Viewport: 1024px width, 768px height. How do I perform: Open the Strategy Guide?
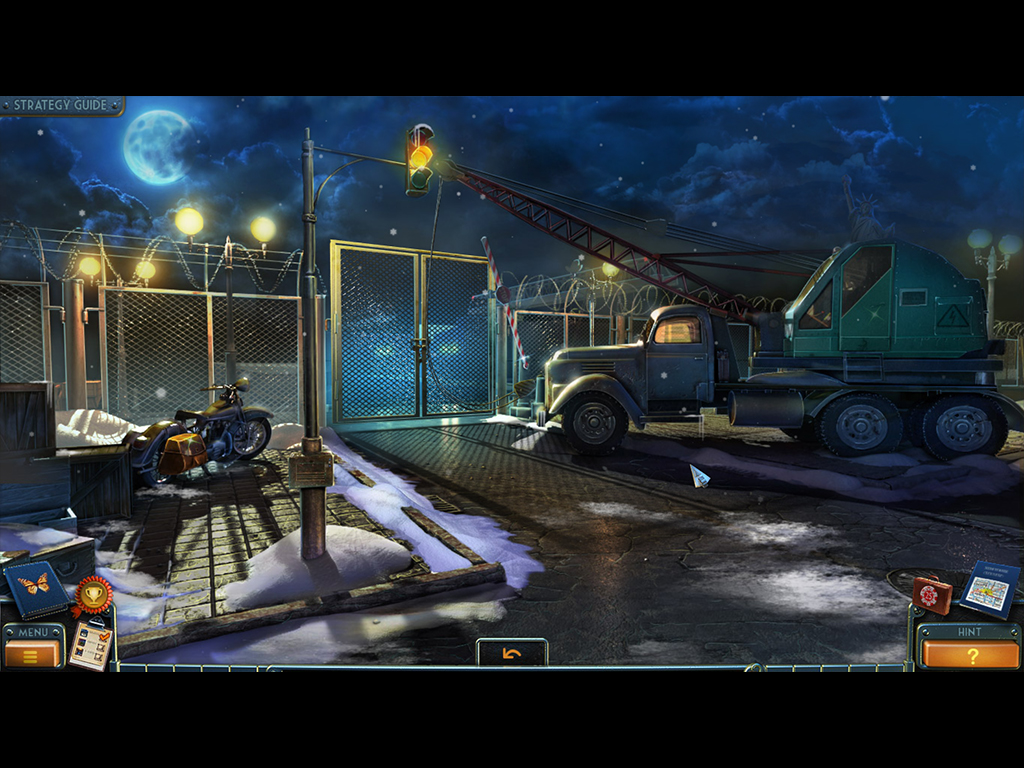point(60,105)
